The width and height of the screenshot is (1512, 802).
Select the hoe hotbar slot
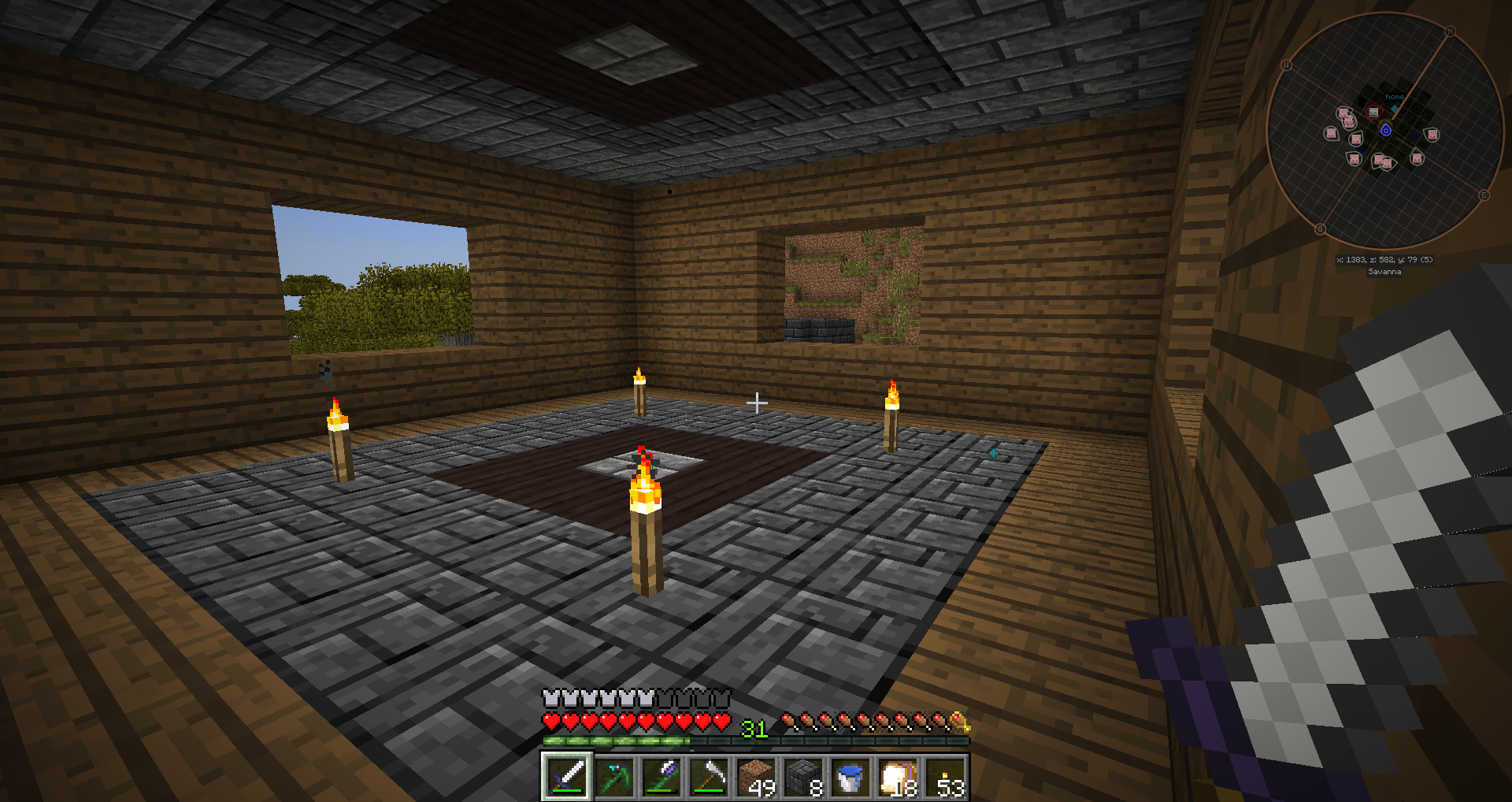point(709,777)
